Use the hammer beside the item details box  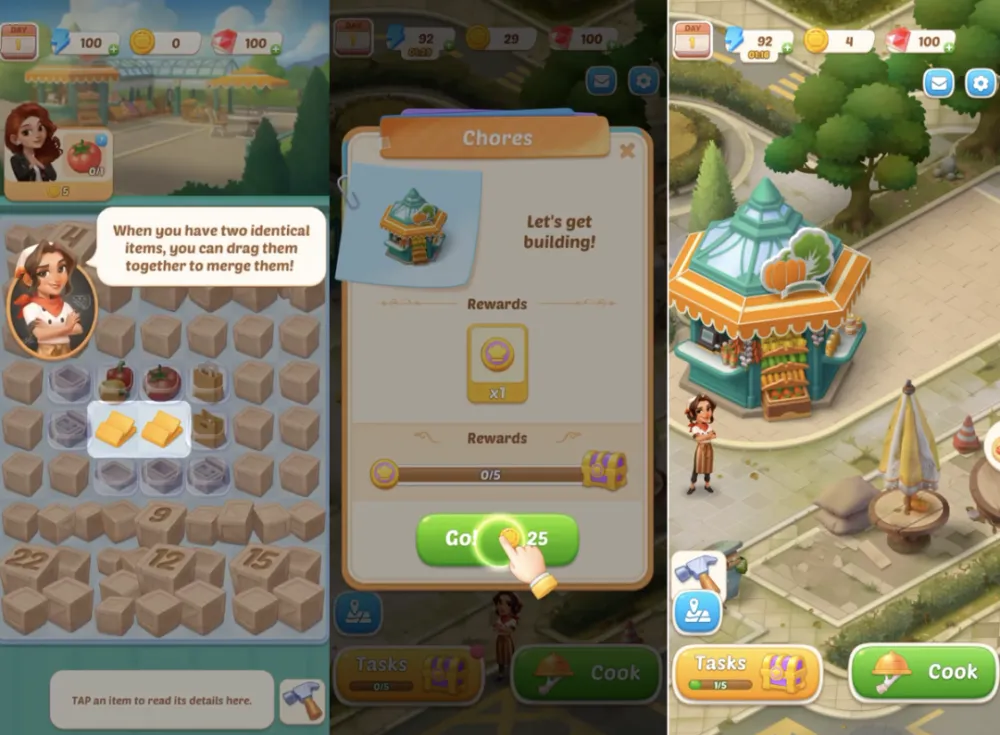301,699
